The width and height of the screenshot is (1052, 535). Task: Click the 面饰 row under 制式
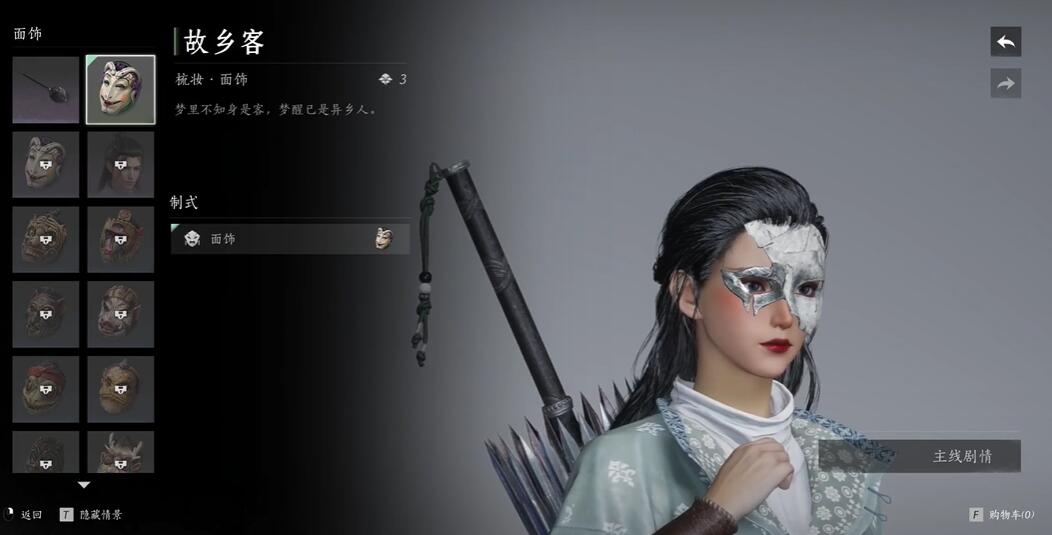[290, 239]
